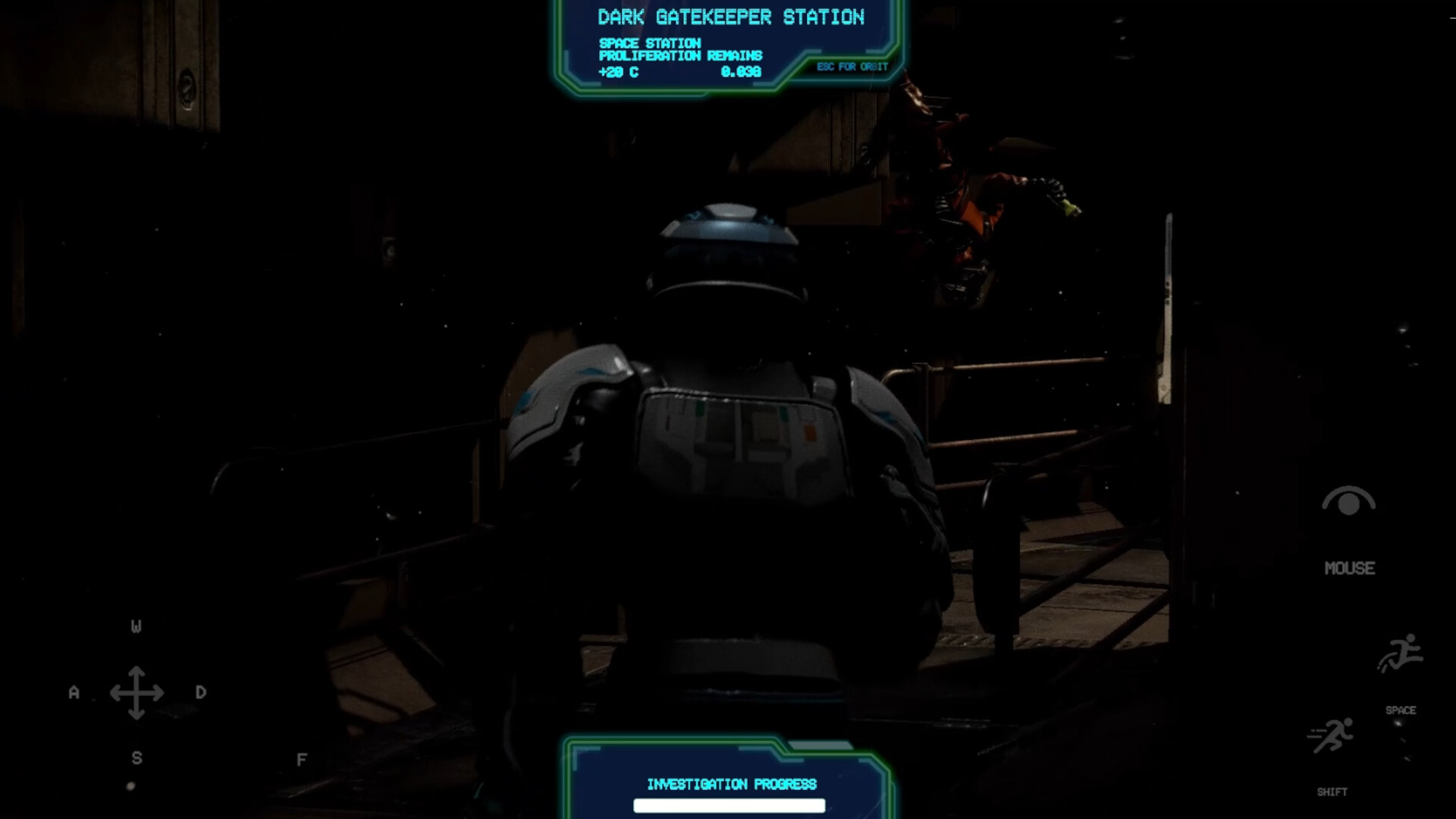Click the 0.038 proliferation value
This screenshot has height=819, width=1456.
[x=741, y=73]
